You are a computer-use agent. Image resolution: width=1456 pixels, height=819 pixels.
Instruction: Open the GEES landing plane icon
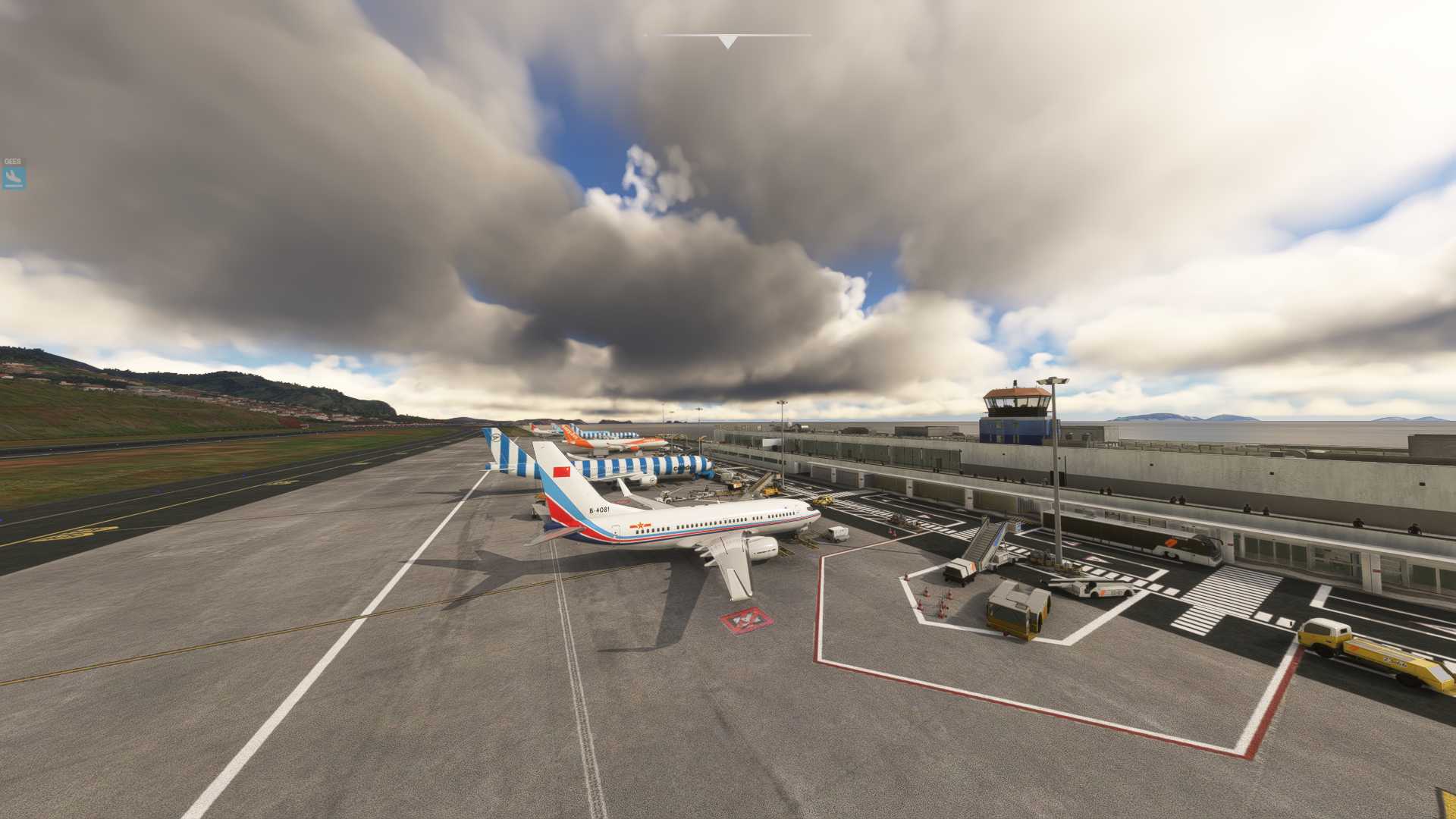13,177
